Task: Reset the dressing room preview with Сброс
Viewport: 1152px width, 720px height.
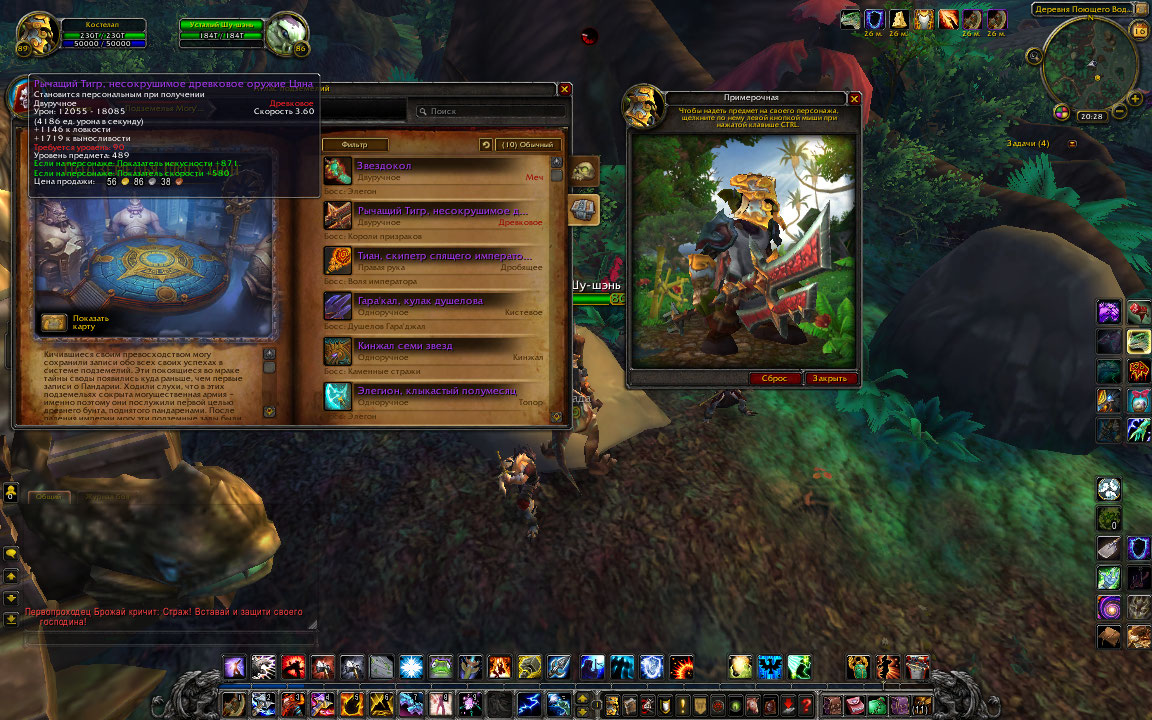Action: 774,379
